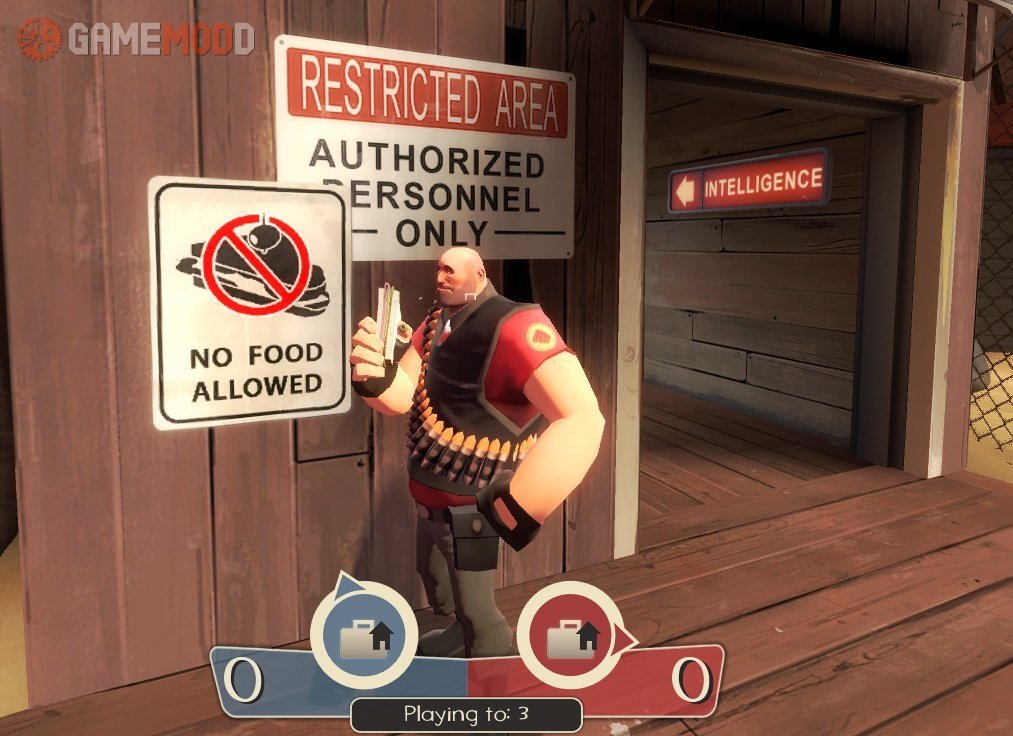Screen dimensions: 1013x736
Task: Click the blue team intelligence briefcase icon
Action: 363,636
